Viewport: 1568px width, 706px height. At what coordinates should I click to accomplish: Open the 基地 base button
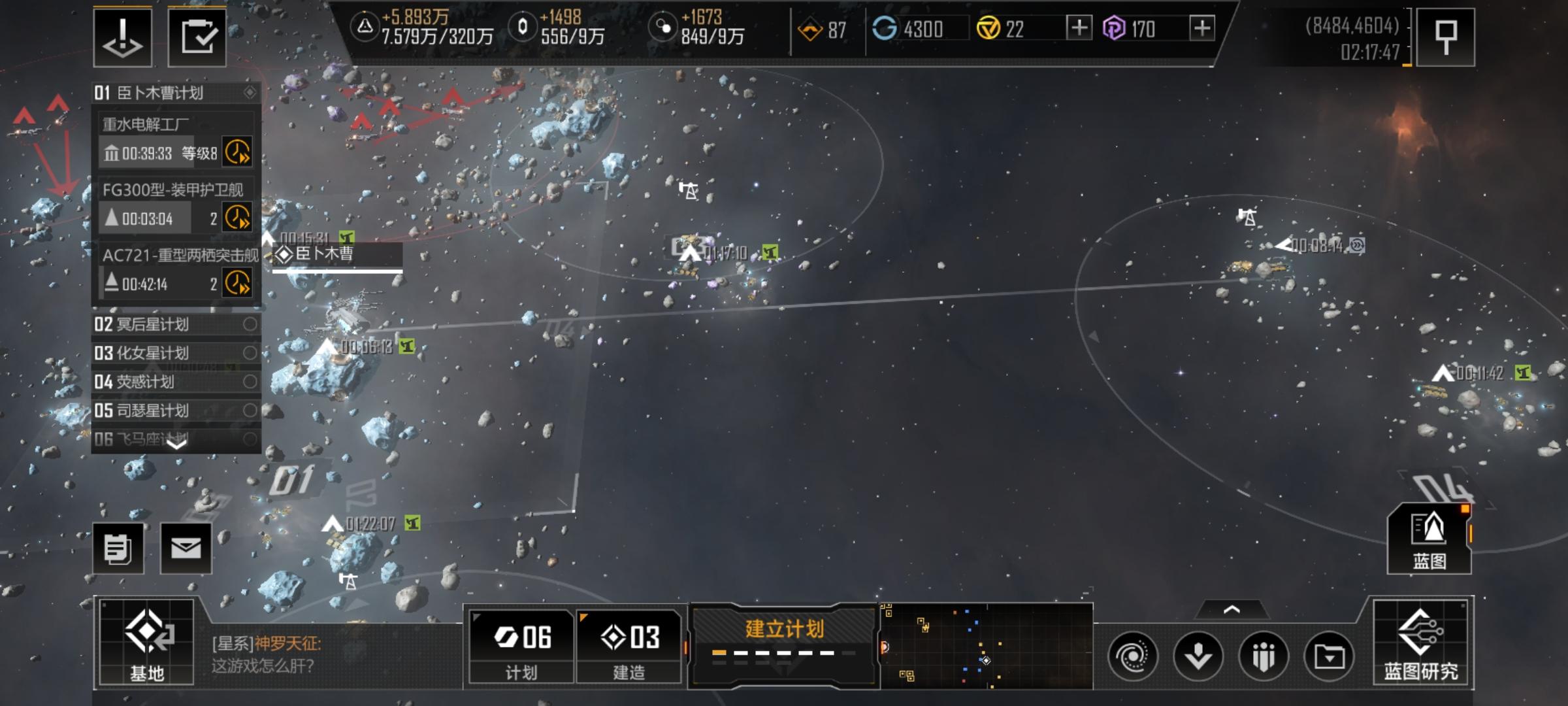[146, 643]
